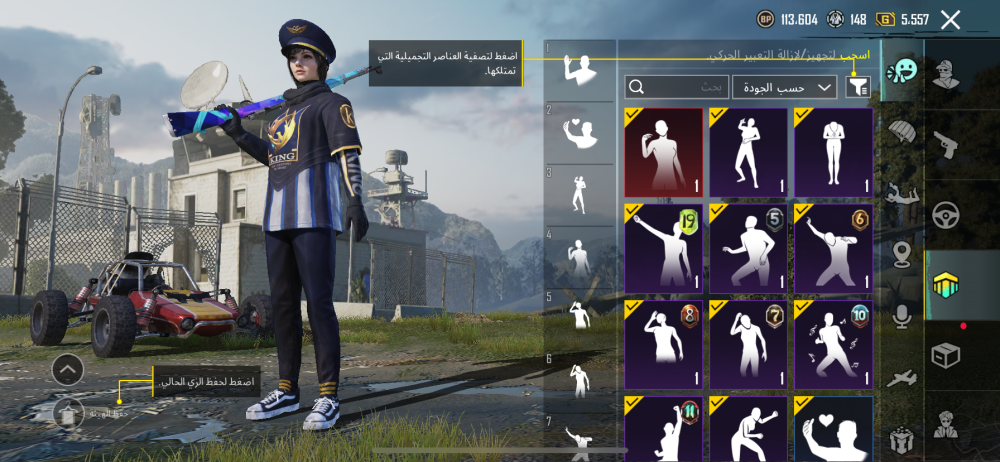The height and width of the screenshot is (462, 1000).
Task: Select the red-background emote tile
Action: (664, 153)
